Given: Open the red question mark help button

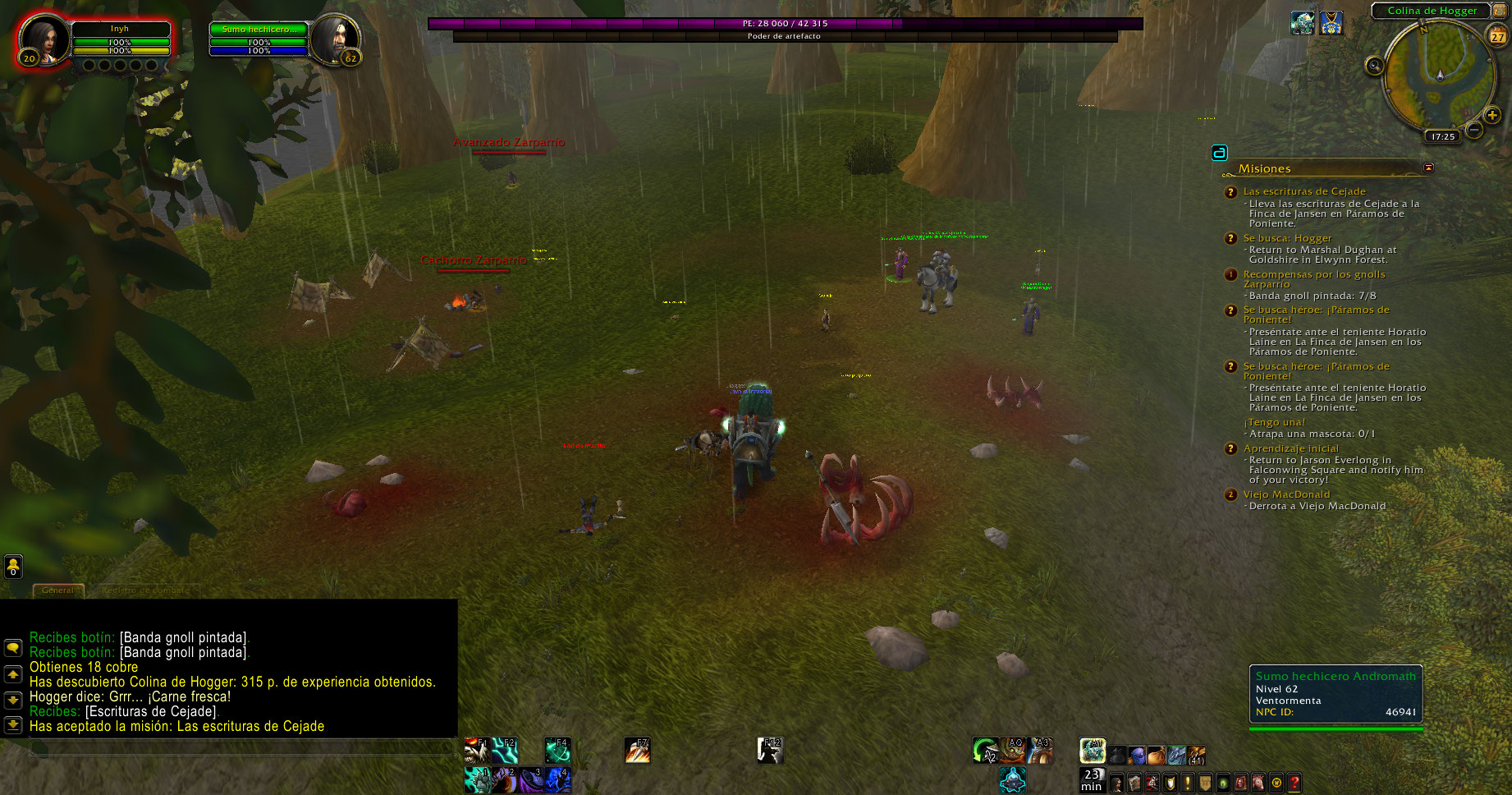Looking at the screenshot, I should tap(1294, 783).
